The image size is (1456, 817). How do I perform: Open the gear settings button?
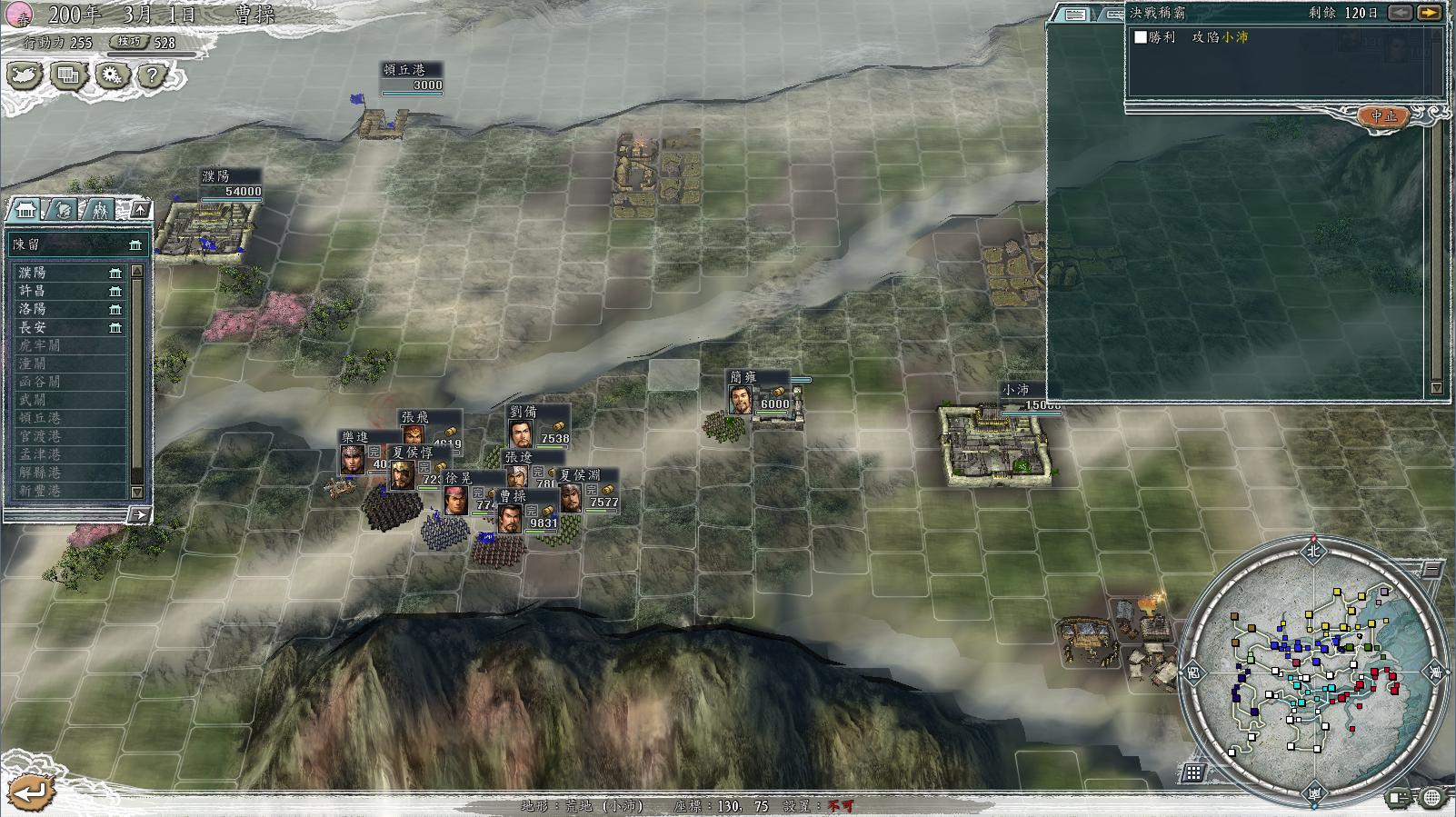click(x=111, y=75)
